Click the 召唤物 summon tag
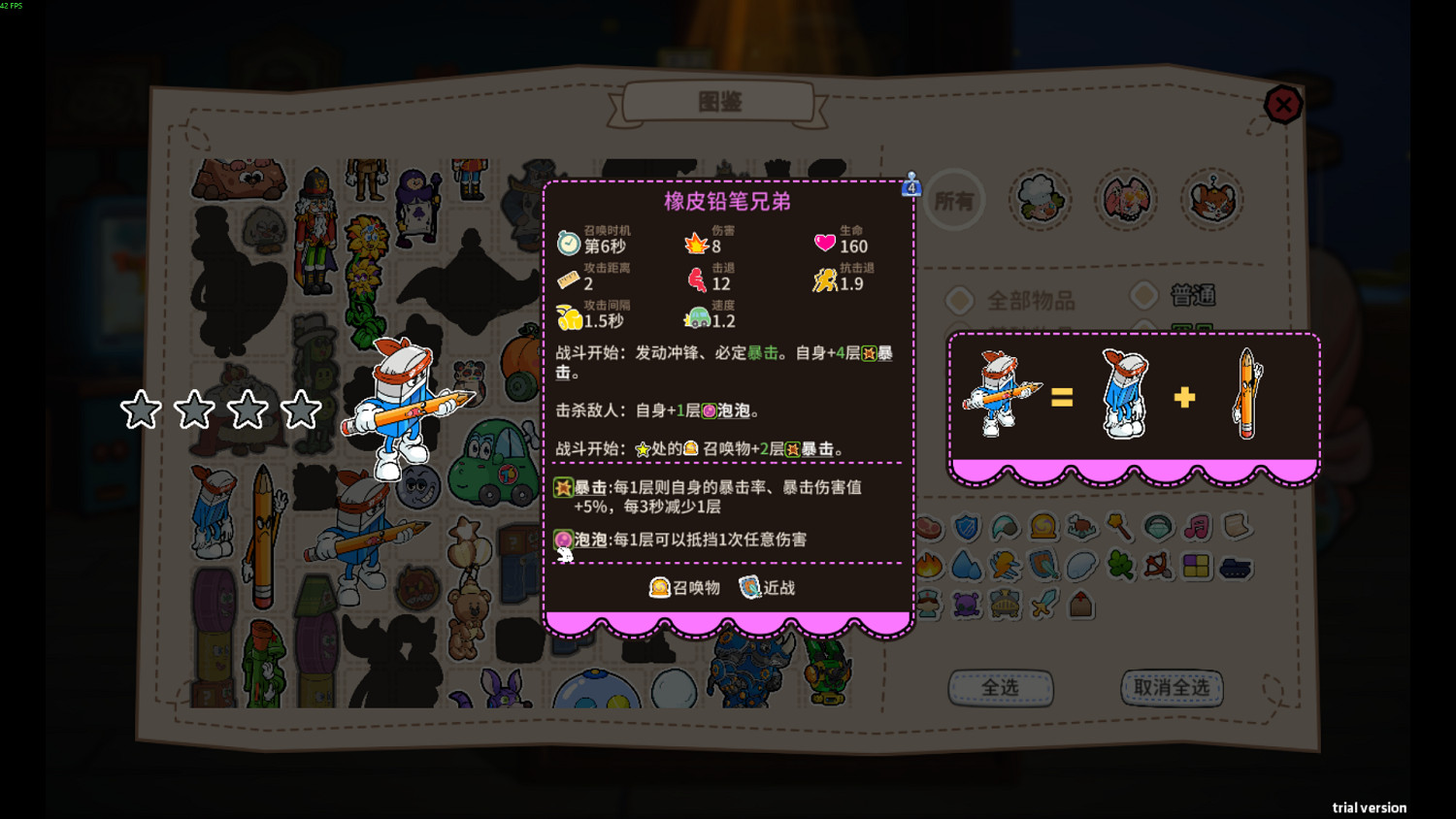The image size is (1456, 819). point(686,588)
